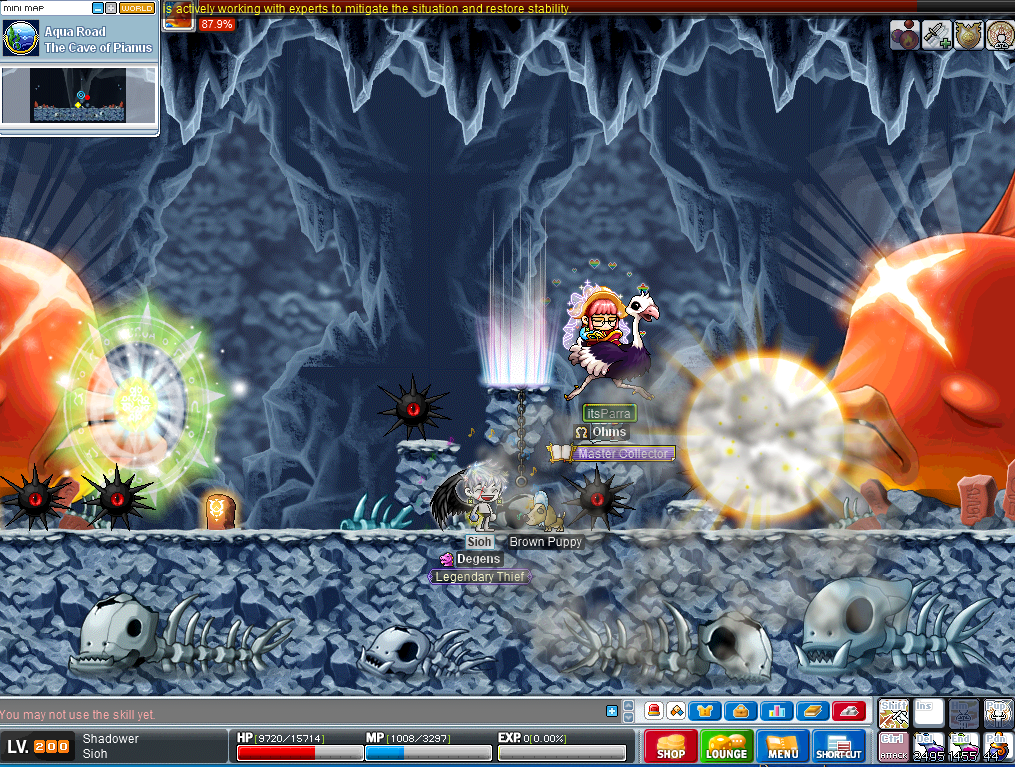1015x767 pixels.
Task: Open the World map
Action: (137, 8)
